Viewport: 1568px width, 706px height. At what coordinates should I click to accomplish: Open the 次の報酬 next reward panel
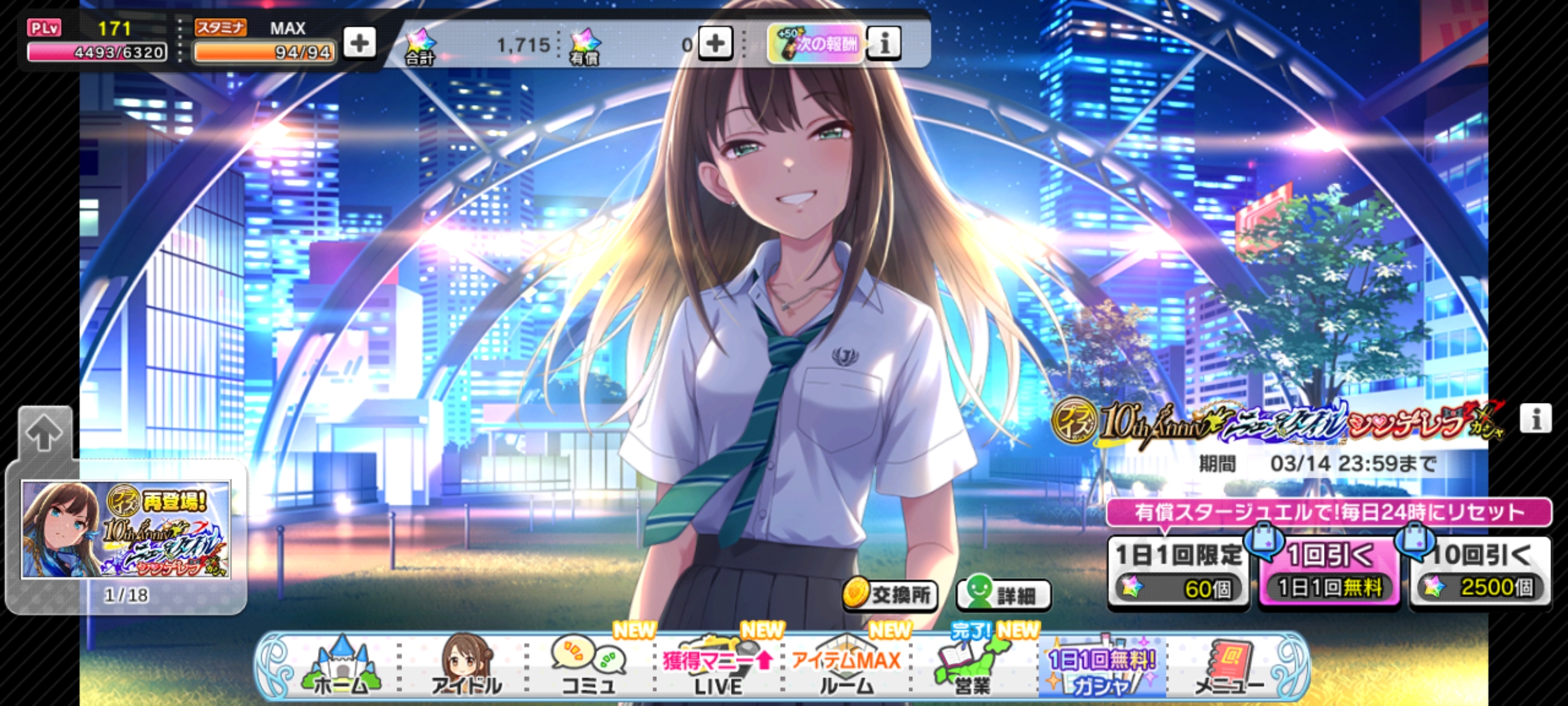(x=816, y=44)
